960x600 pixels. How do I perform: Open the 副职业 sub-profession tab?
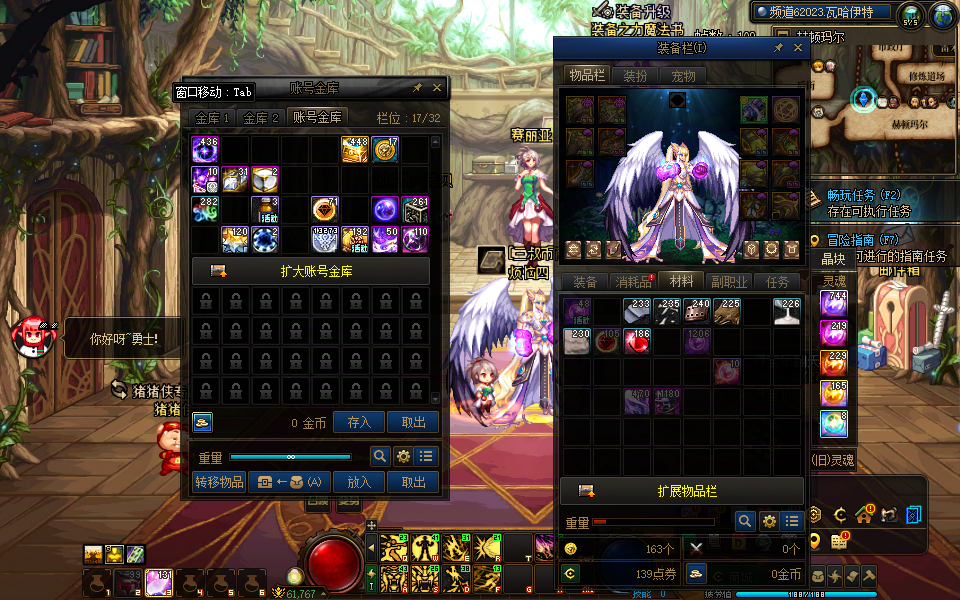pyautogui.click(x=729, y=282)
